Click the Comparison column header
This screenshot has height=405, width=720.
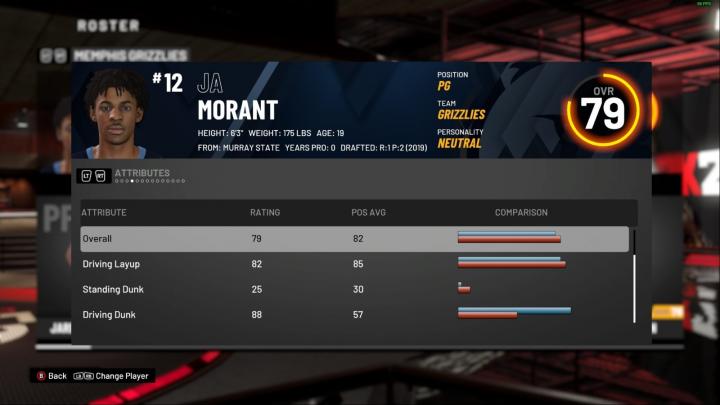click(521, 213)
